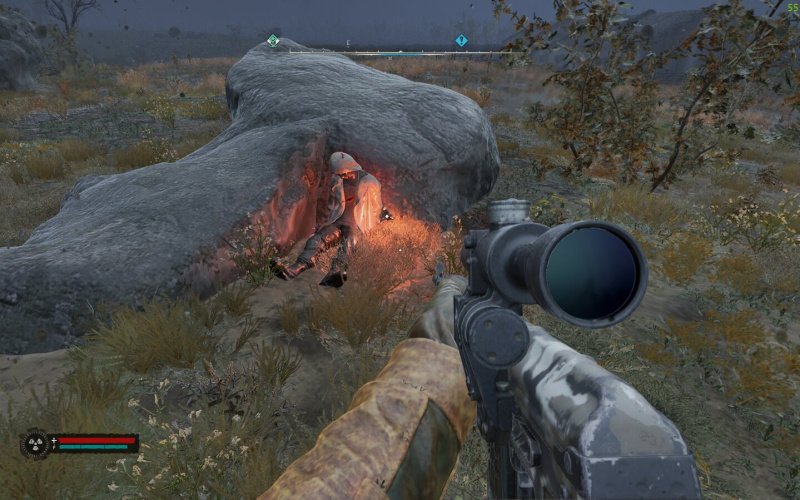Click the green diamond compass marker
This screenshot has height=500, width=800.
point(273,41)
